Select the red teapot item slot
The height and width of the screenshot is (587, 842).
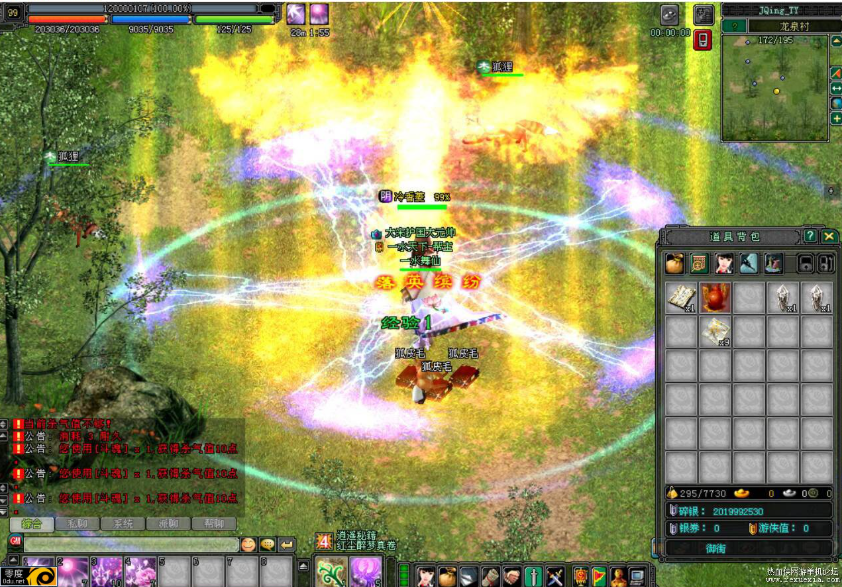pyautogui.click(x=714, y=297)
